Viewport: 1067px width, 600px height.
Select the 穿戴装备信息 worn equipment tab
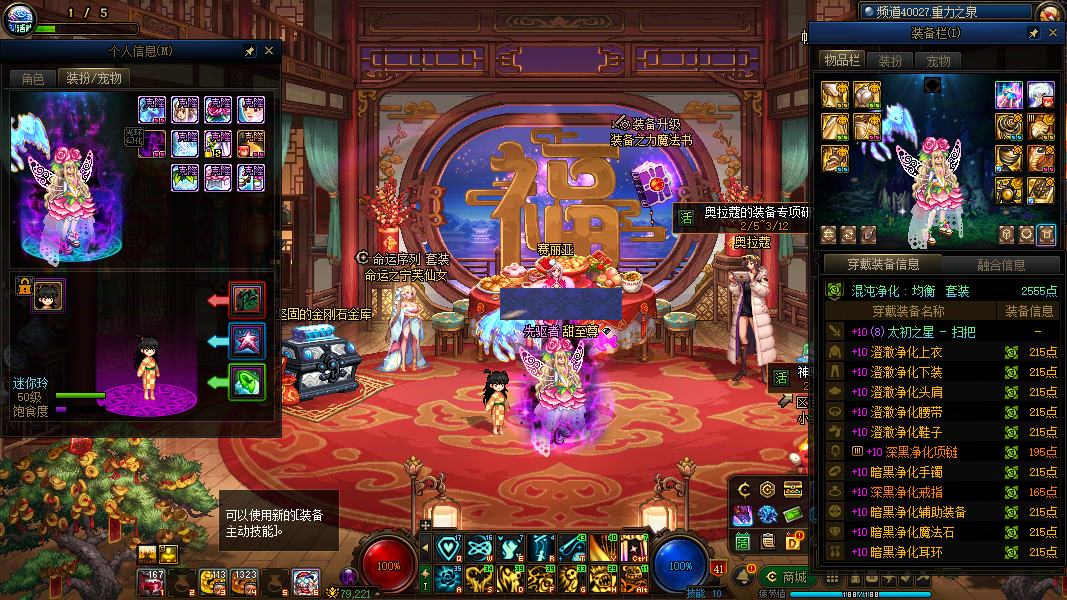[x=882, y=265]
